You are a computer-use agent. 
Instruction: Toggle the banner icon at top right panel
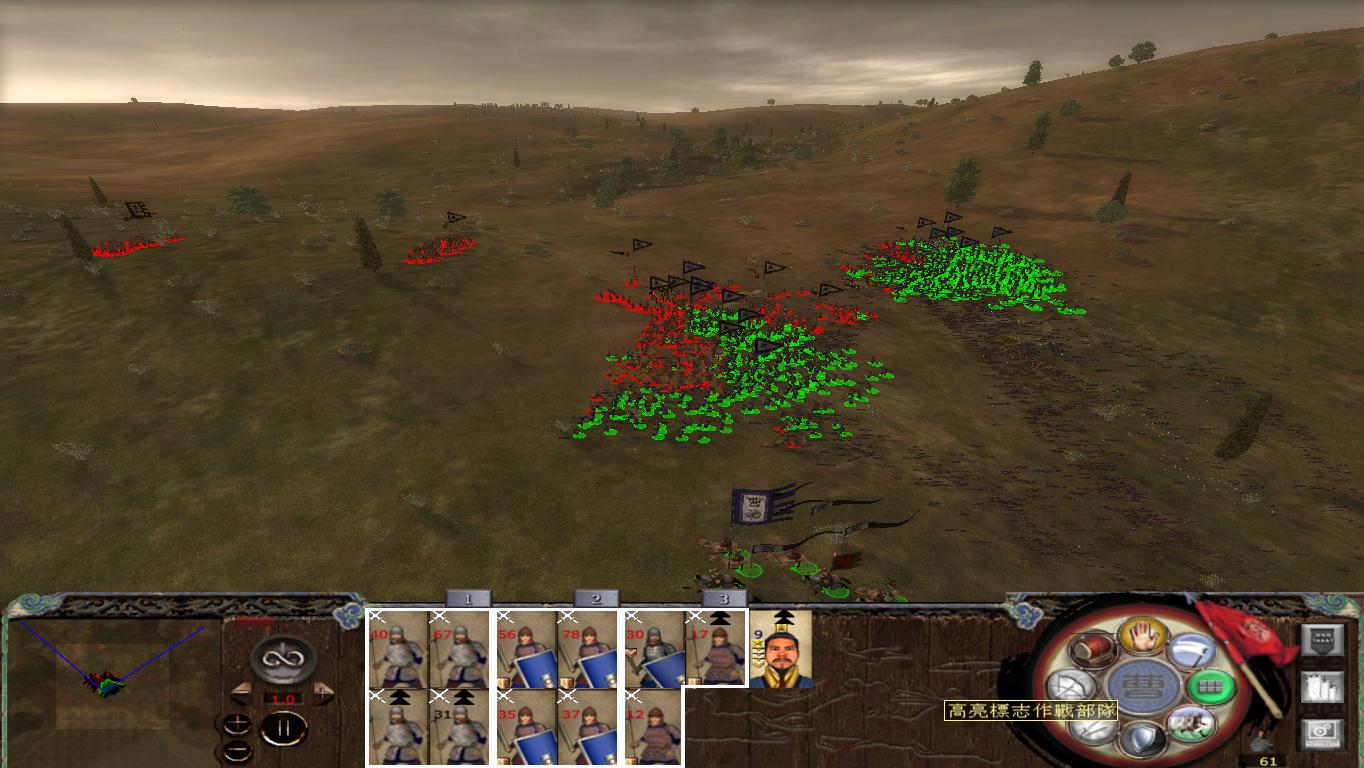tap(1323, 638)
